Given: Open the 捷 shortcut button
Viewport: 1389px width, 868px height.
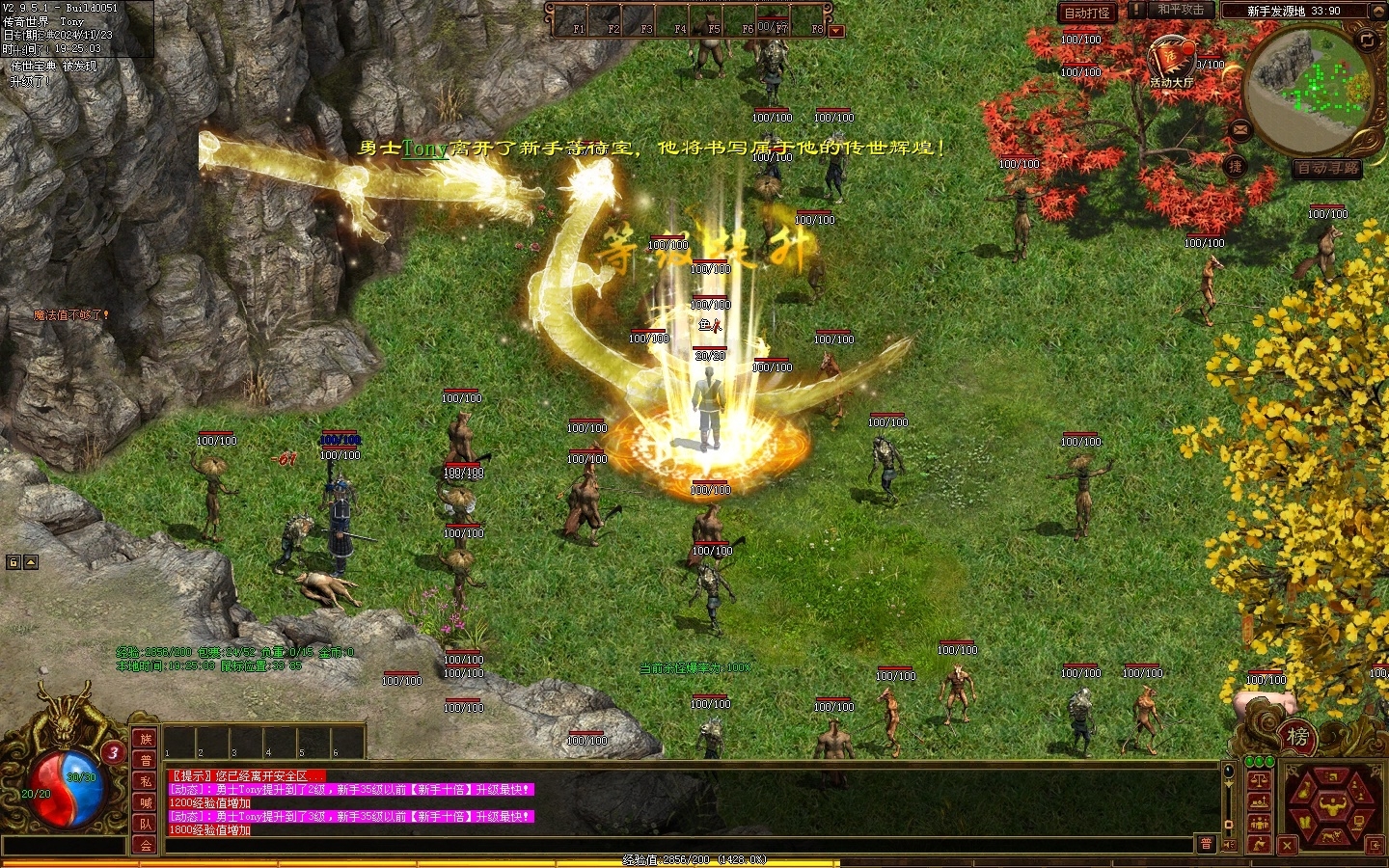Looking at the screenshot, I should (x=1236, y=166).
